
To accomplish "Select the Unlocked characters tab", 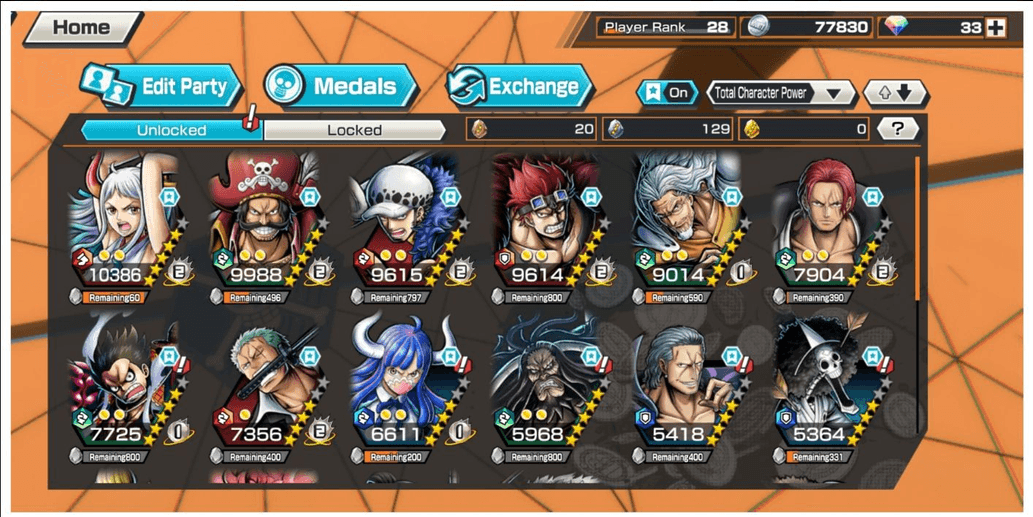I will click(x=171, y=130).
